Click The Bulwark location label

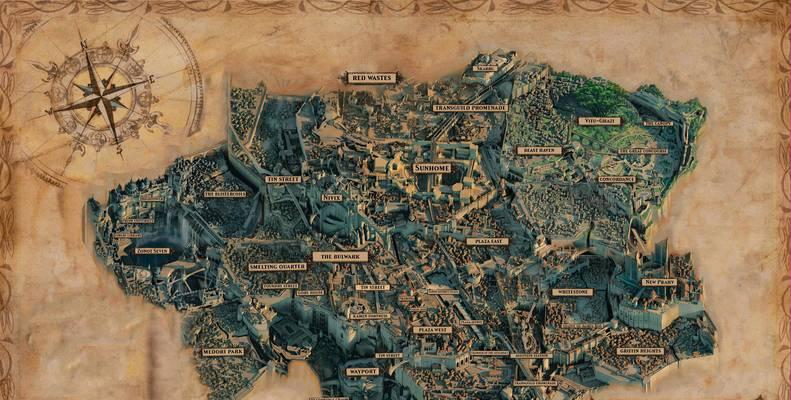coord(340,256)
